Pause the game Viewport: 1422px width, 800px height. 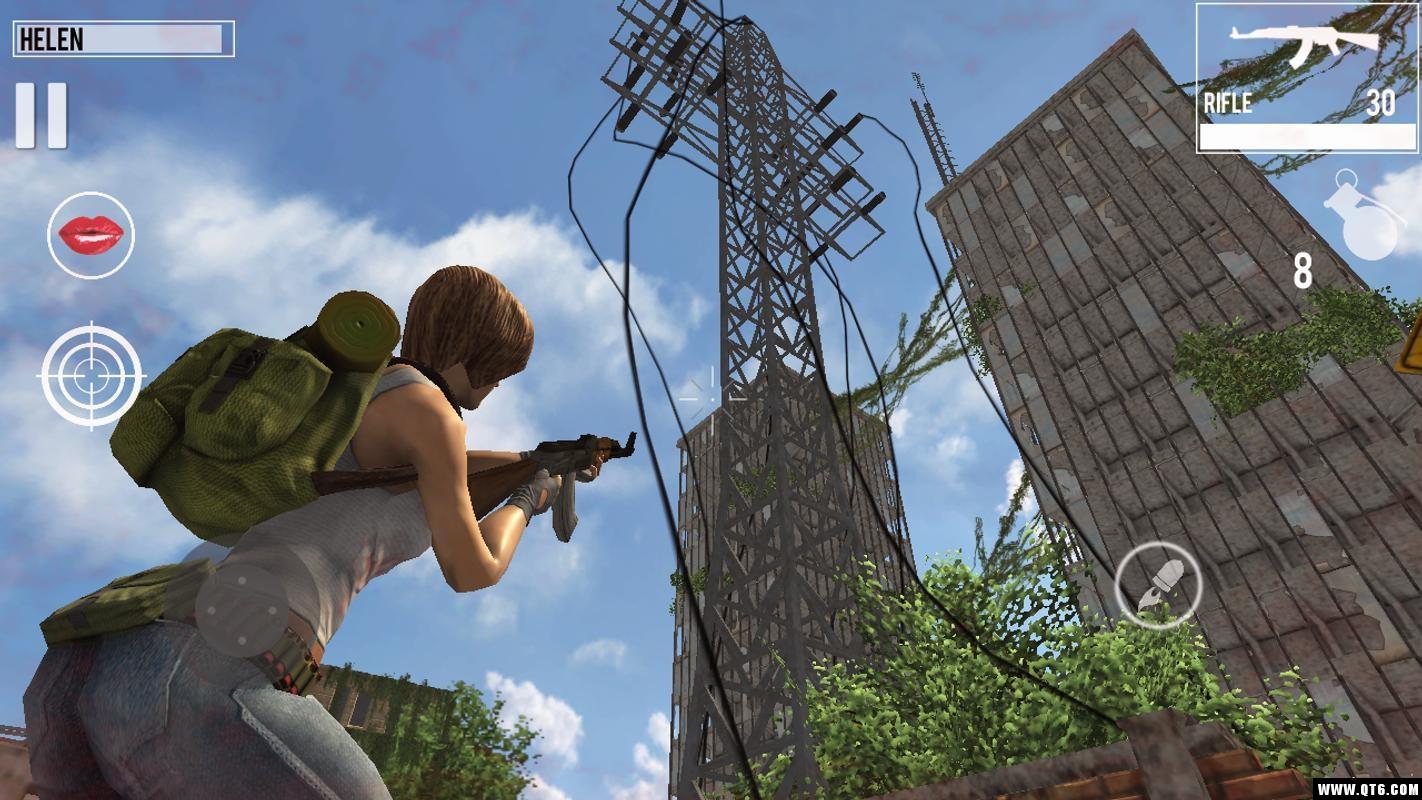(41, 115)
